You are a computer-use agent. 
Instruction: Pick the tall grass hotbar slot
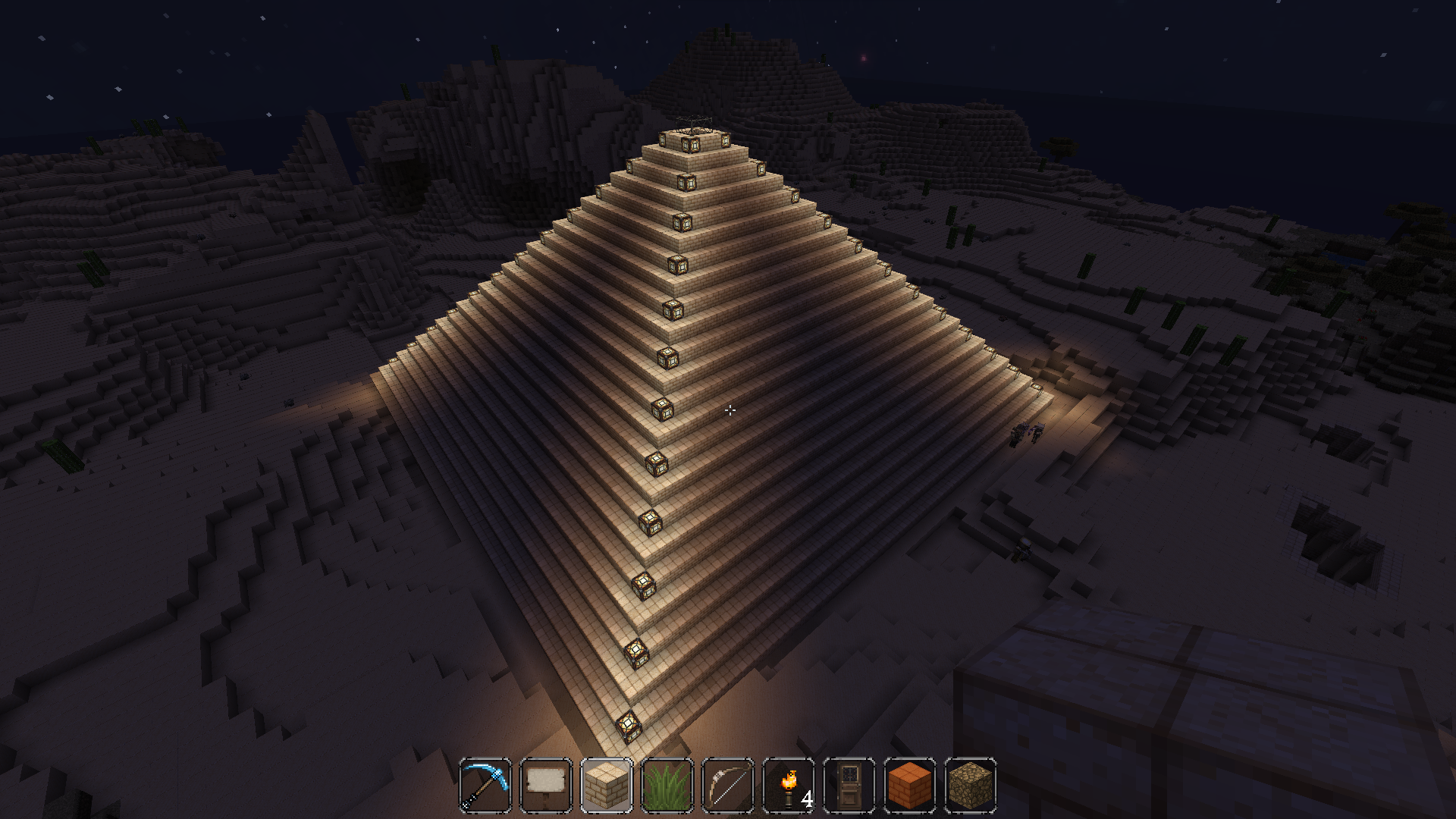667,786
